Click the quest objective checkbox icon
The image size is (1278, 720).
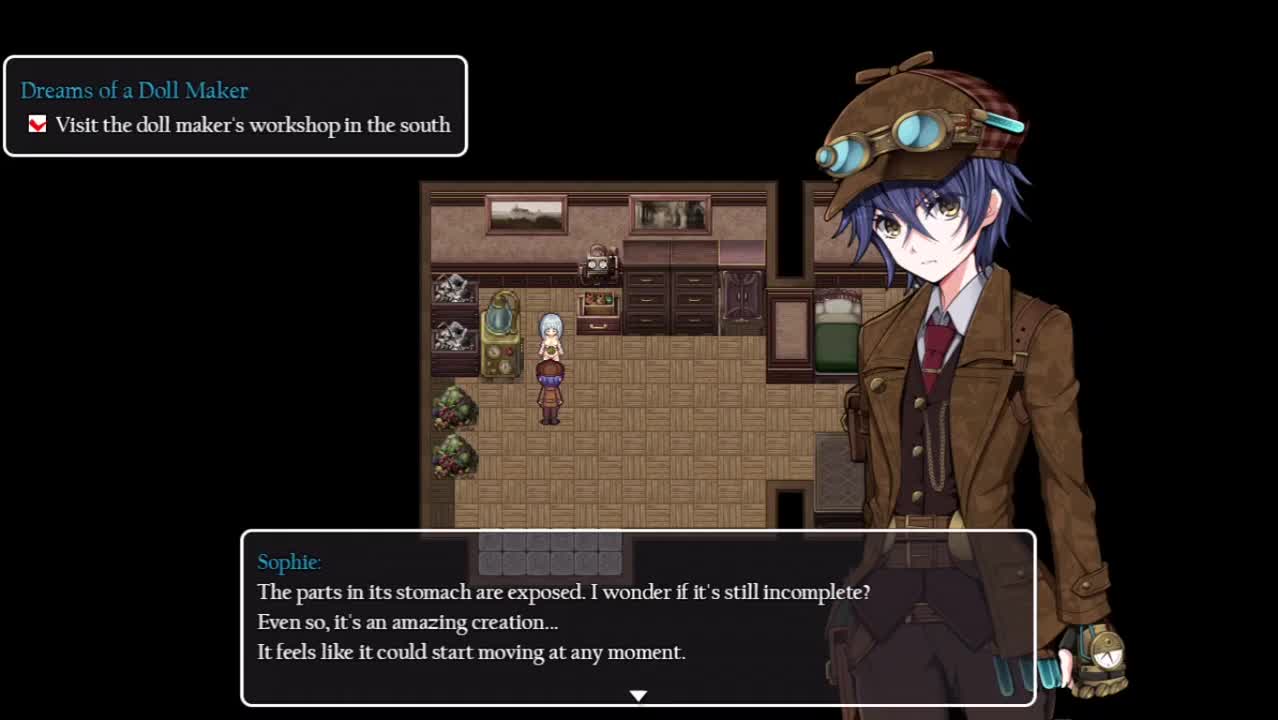(37, 125)
